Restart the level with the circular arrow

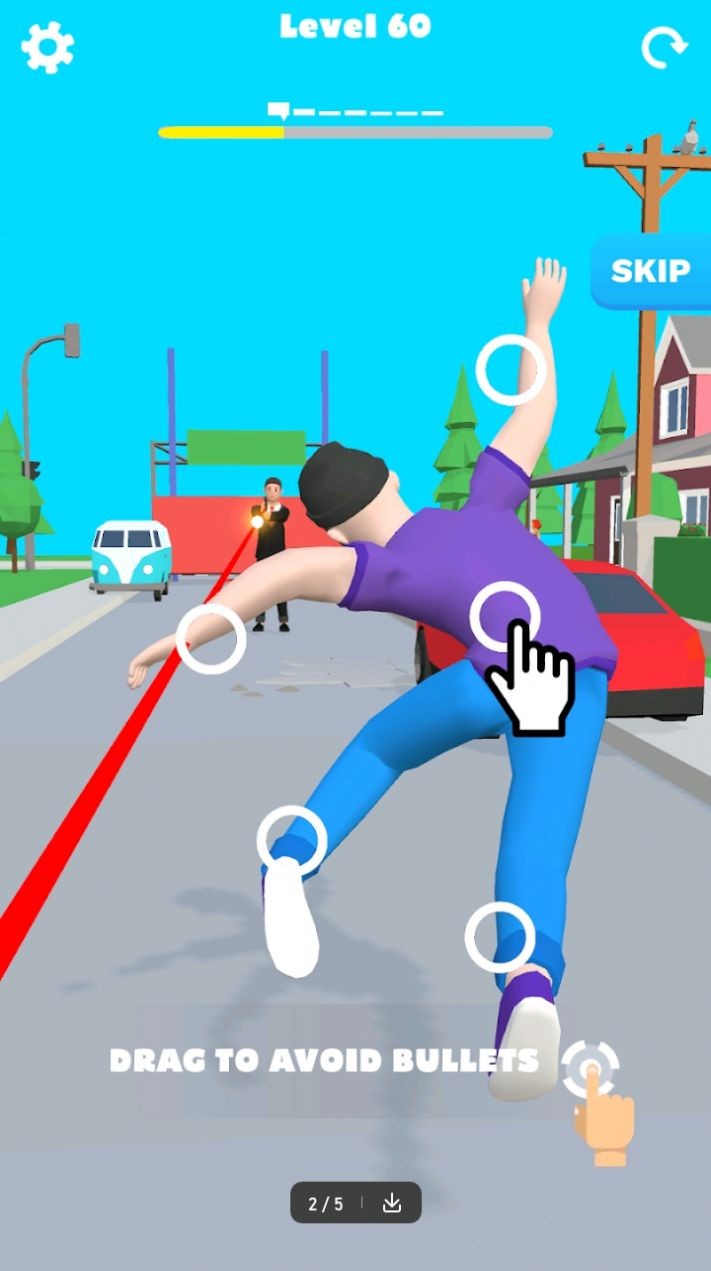pyautogui.click(x=664, y=47)
